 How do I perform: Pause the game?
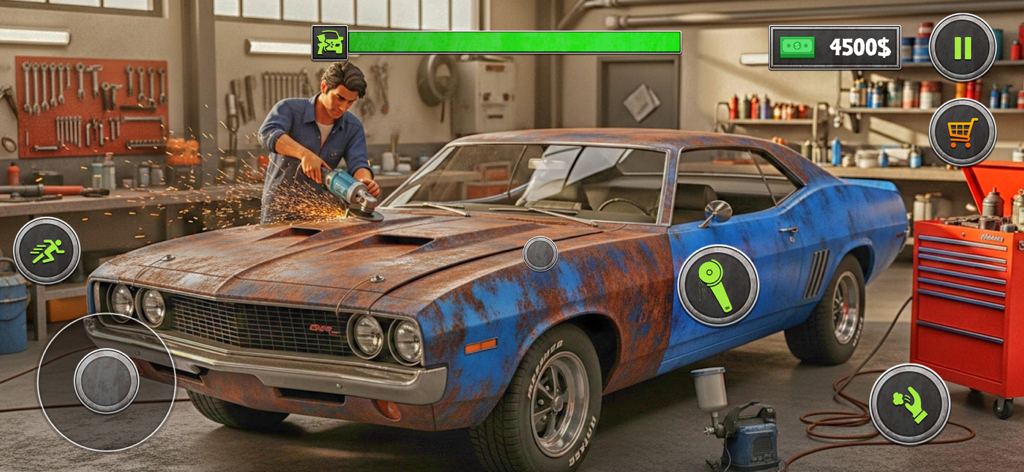(962, 47)
